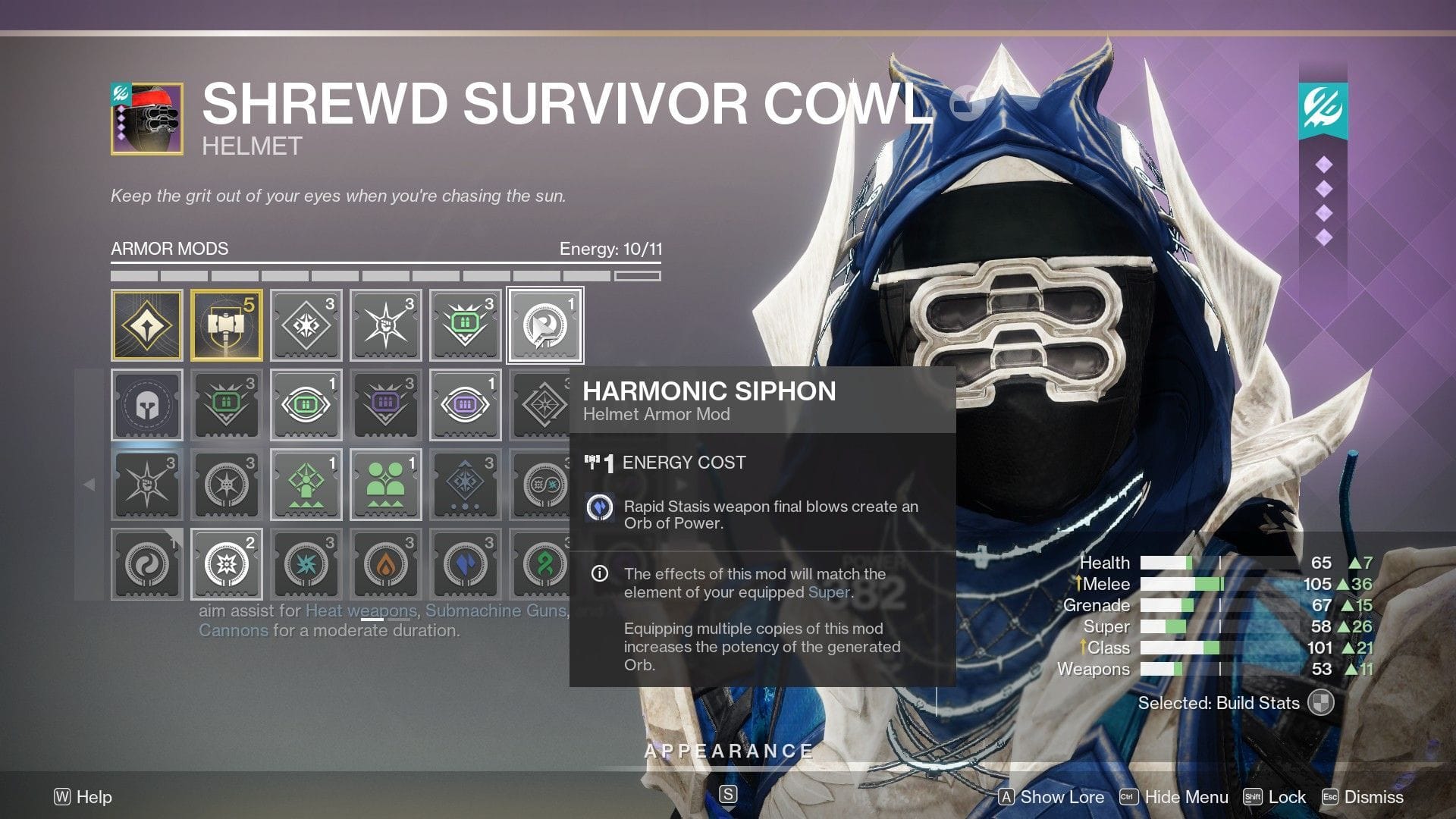Click the gold artifact mod slot

click(147, 325)
